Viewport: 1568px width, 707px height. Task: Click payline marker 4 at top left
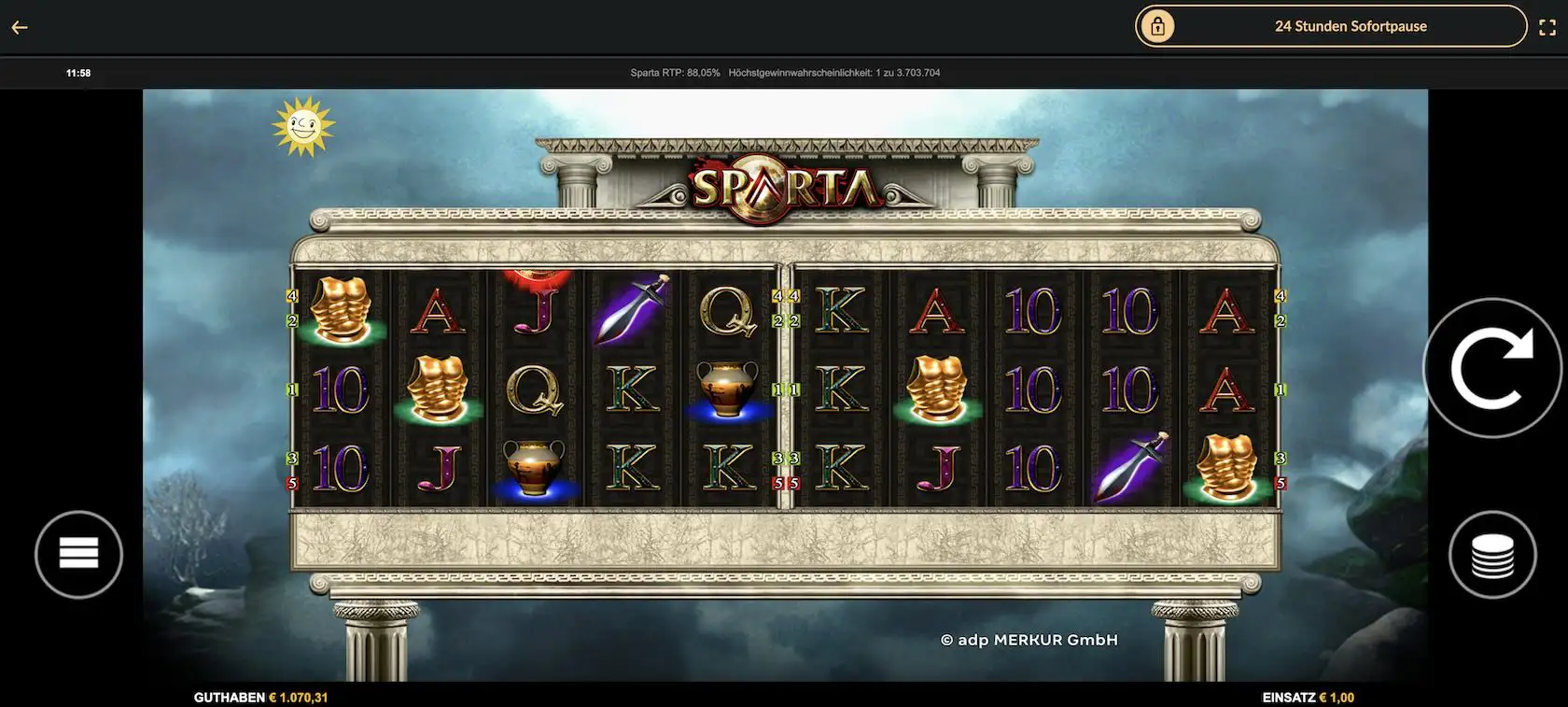[x=291, y=295]
